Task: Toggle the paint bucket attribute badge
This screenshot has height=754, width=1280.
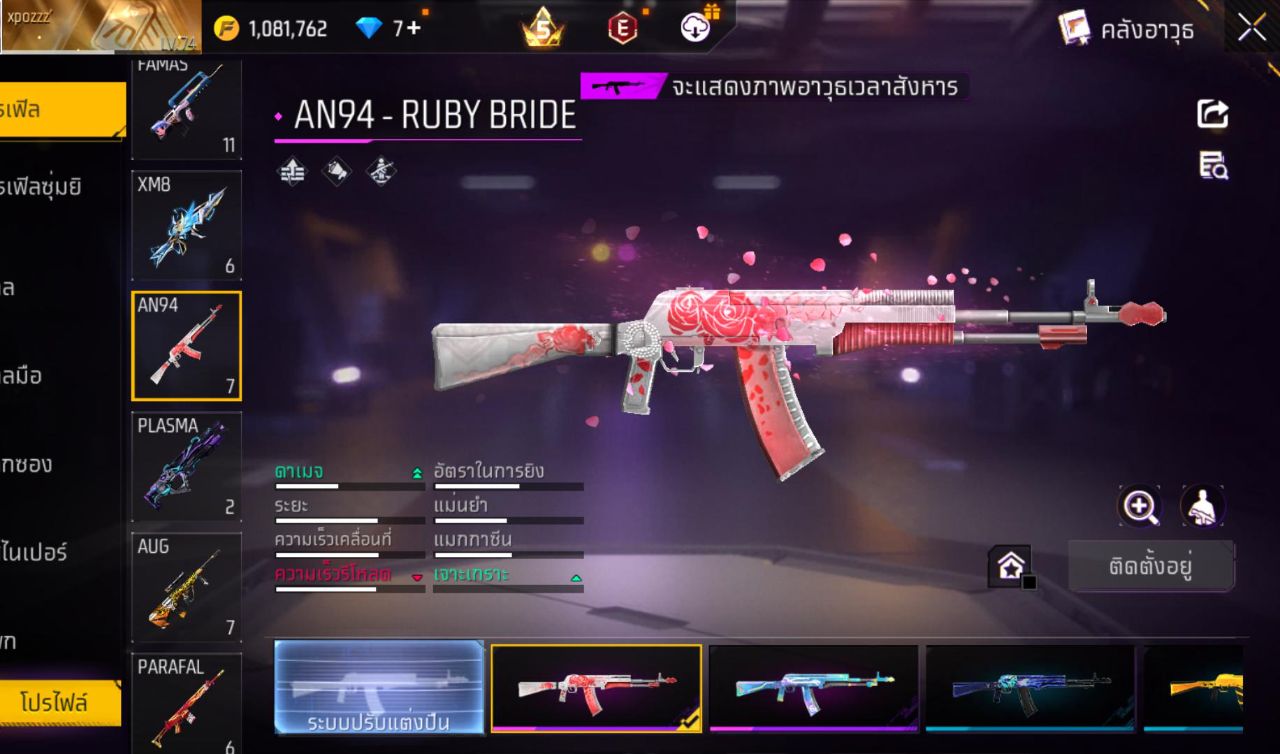Action: tap(336, 170)
